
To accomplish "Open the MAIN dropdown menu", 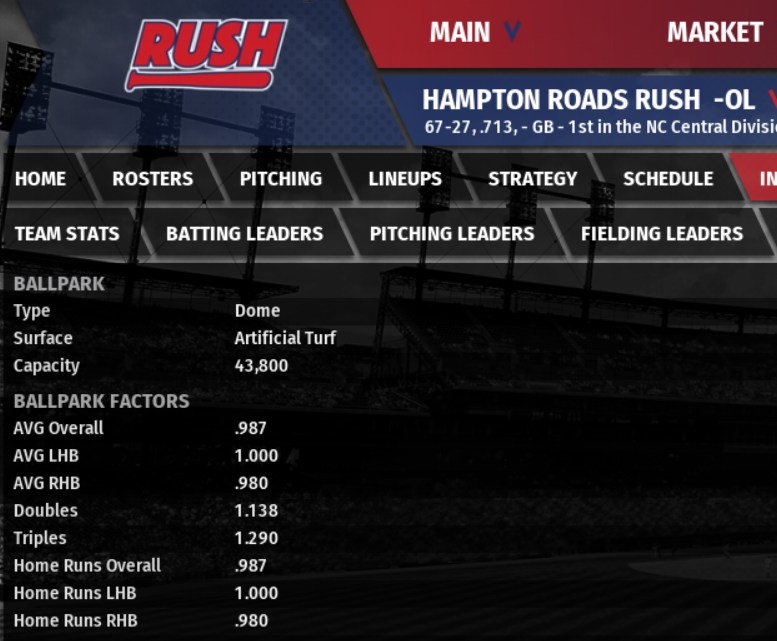I will point(475,33).
